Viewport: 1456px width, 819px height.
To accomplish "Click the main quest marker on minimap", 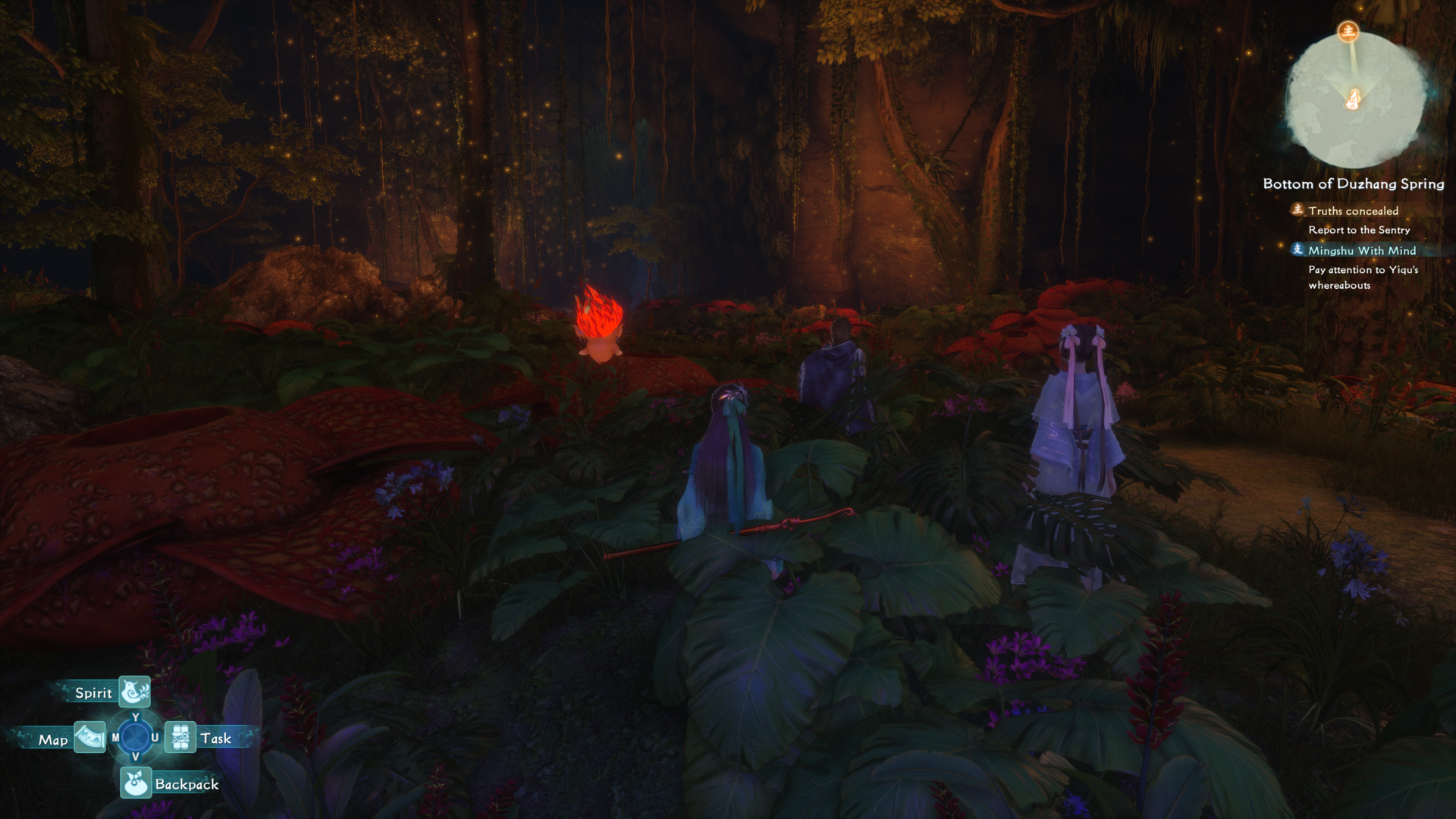I will pos(1348,31).
